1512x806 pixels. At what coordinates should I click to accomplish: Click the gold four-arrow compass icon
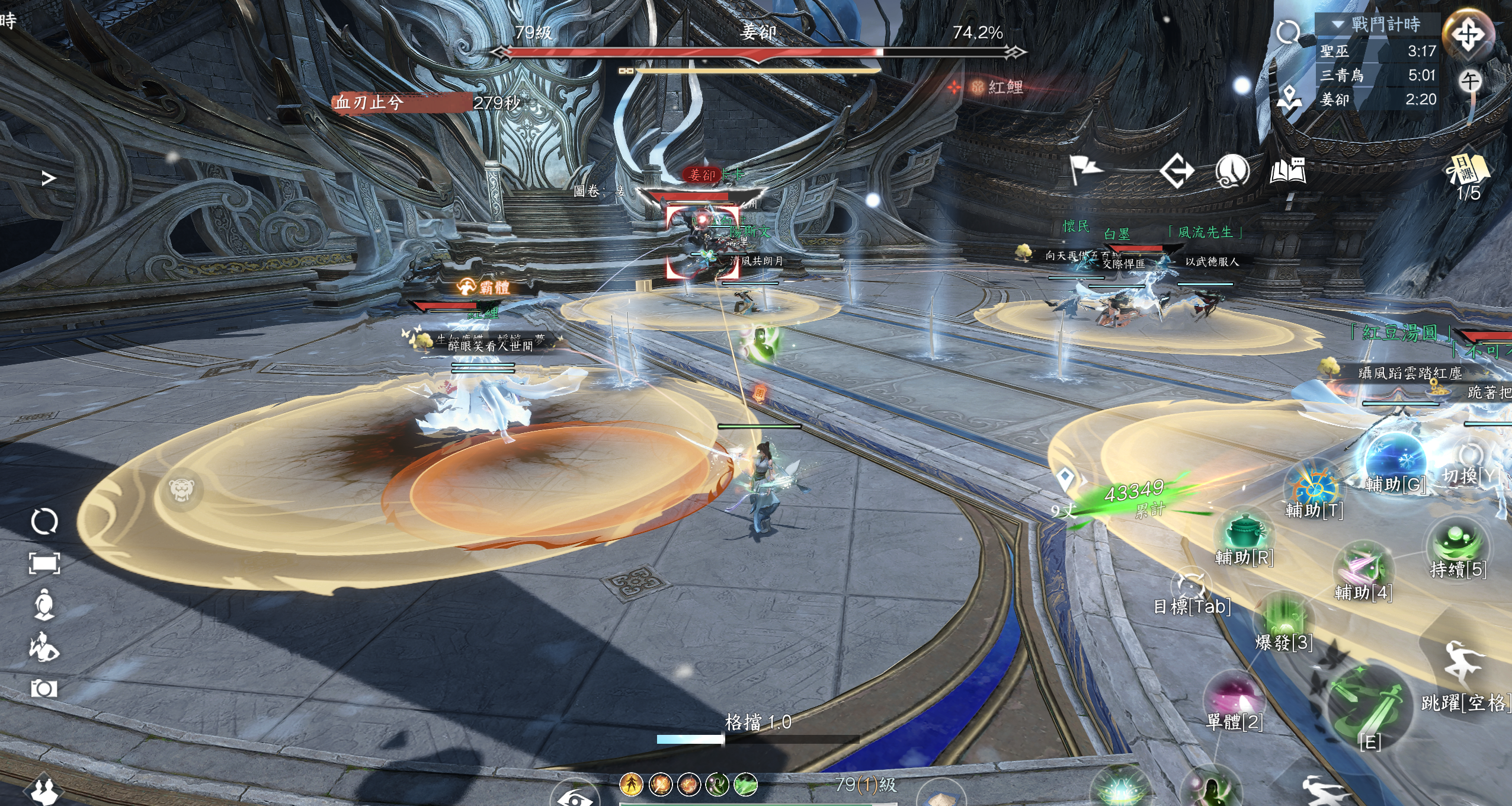[x=1468, y=34]
